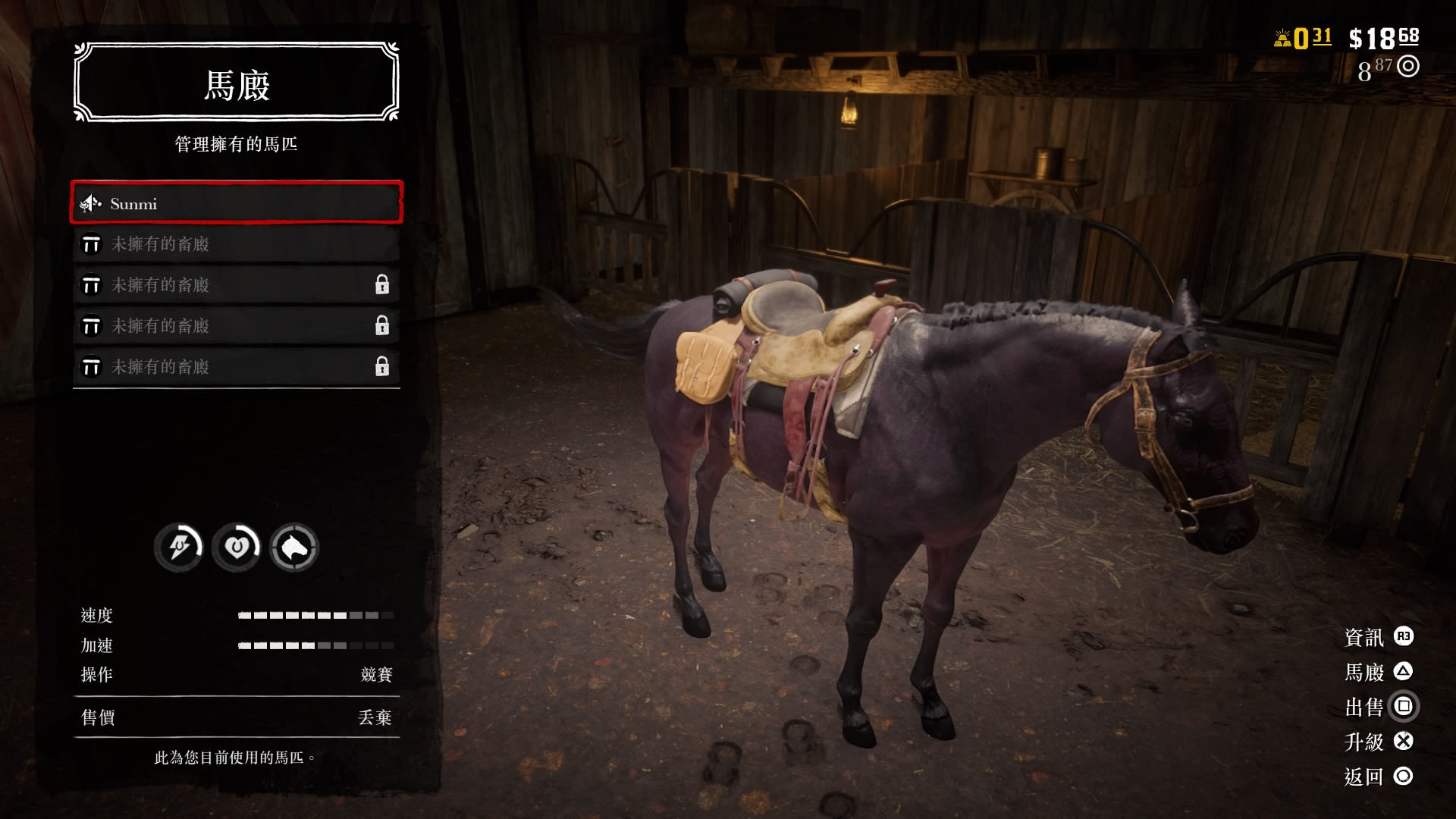
Task: Select the horse named Sunmi
Action: click(236, 203)
